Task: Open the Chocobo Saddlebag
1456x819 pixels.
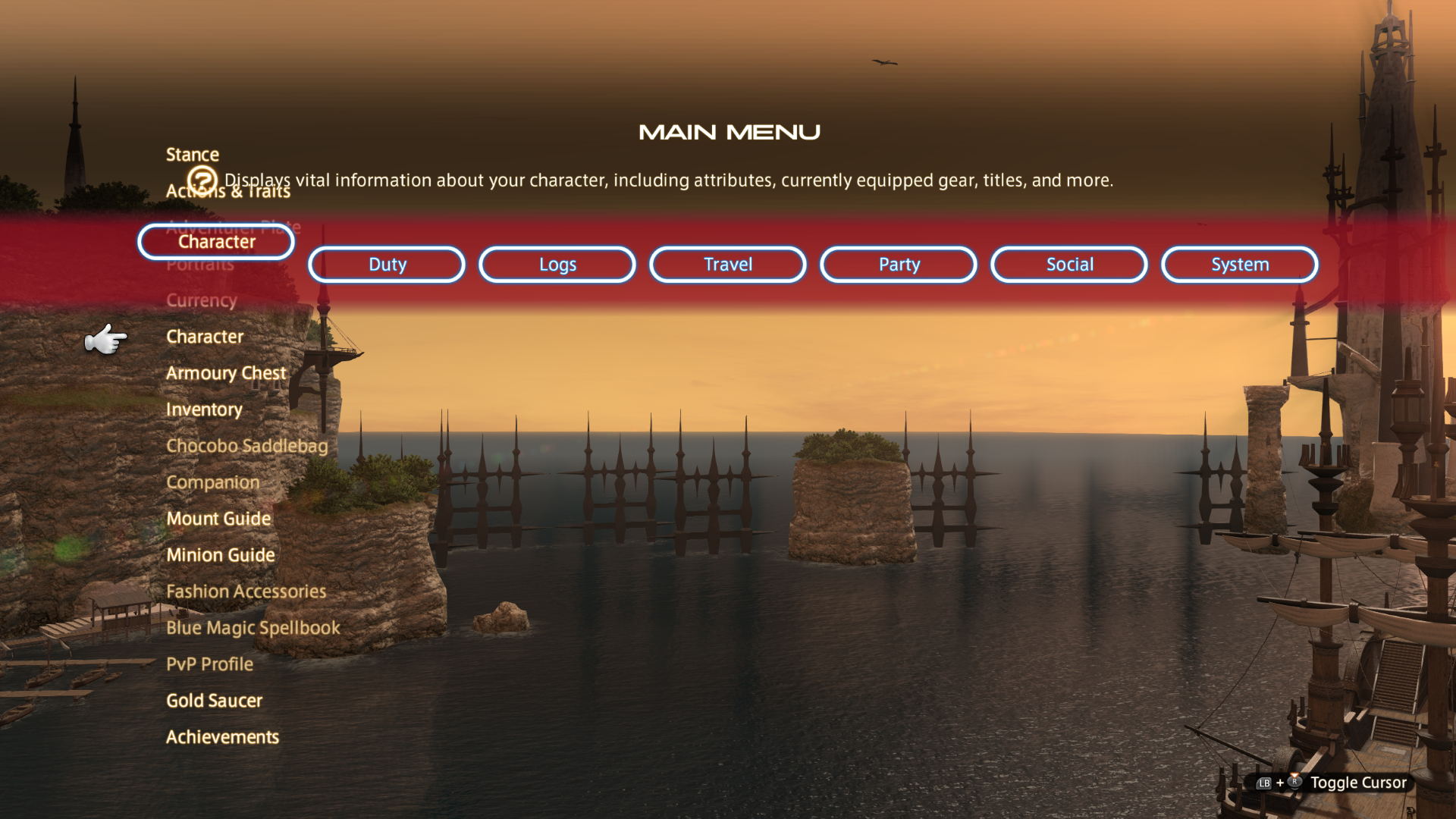Action: 246,445
